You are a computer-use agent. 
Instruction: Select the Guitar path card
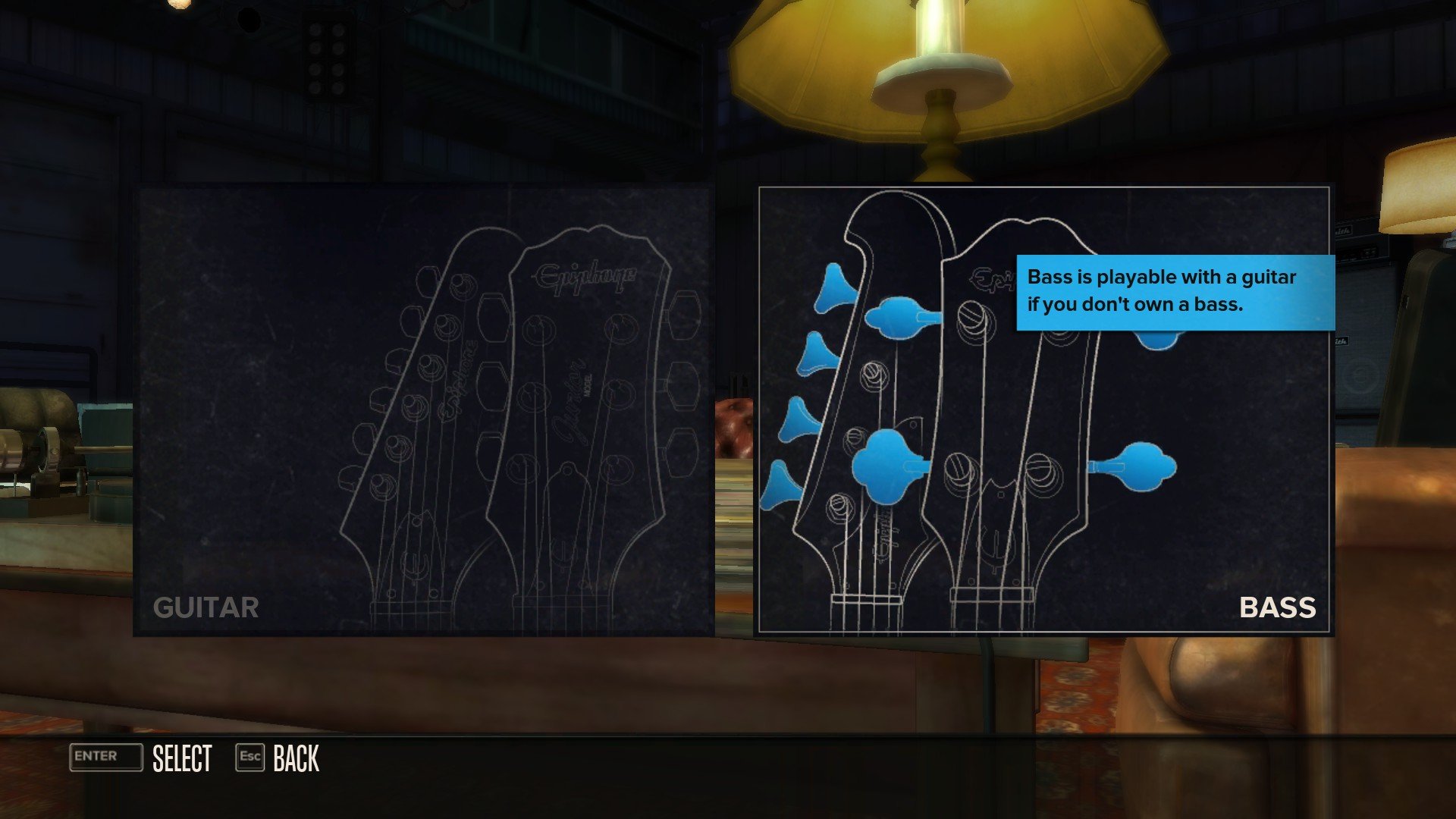pyautogui.click(x=423, y=410)
